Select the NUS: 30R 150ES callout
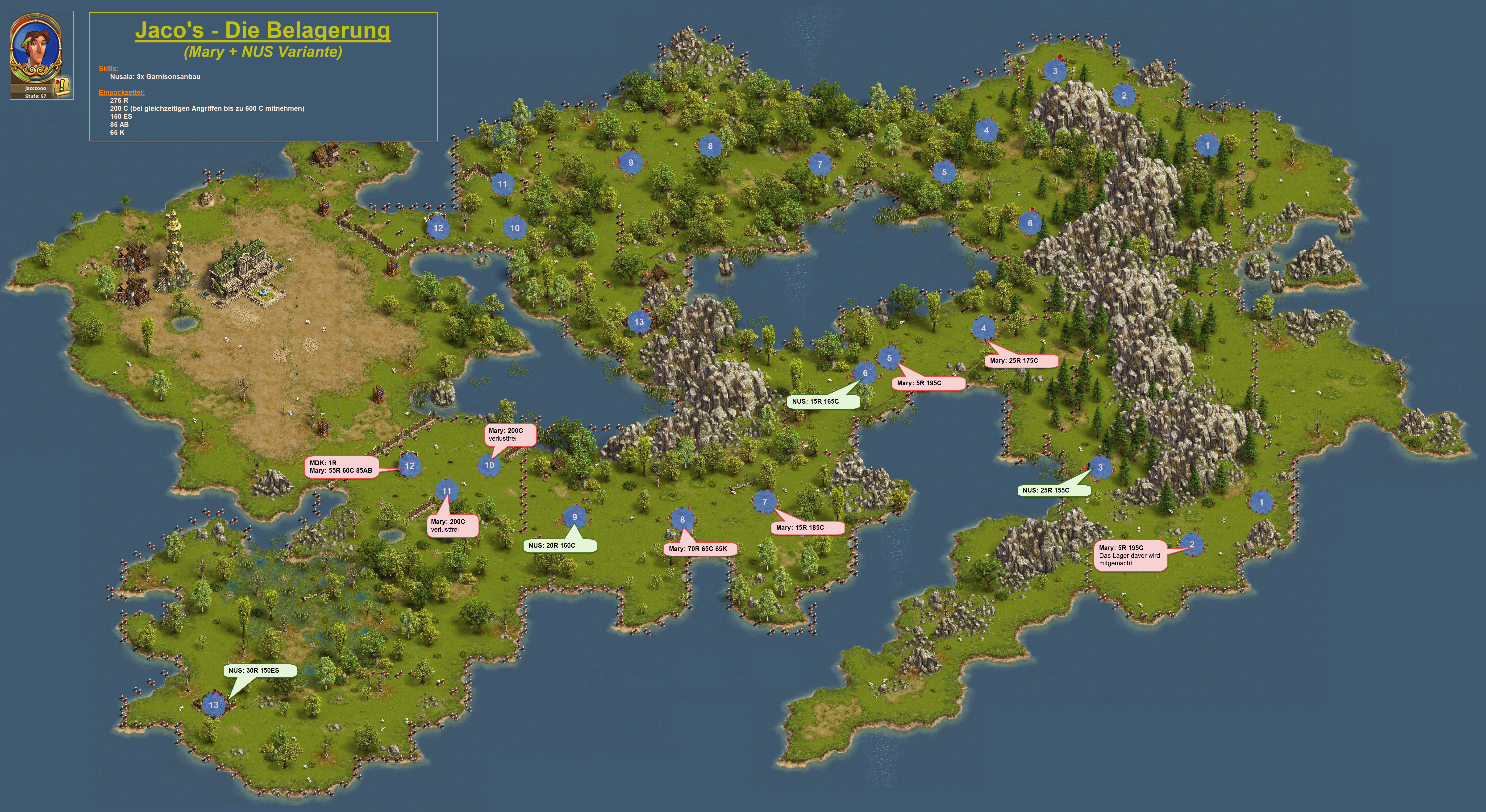 click(260, 671)
